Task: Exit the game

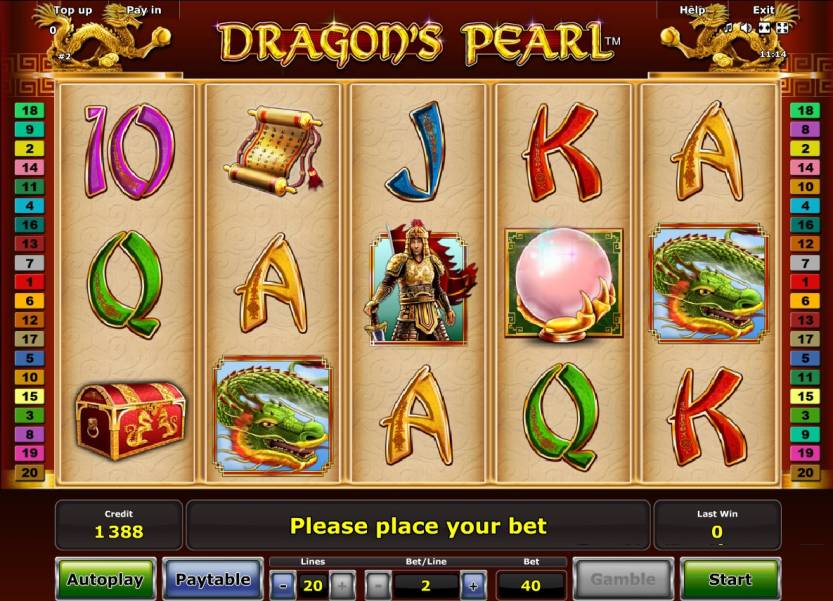Action: (764, 10)
